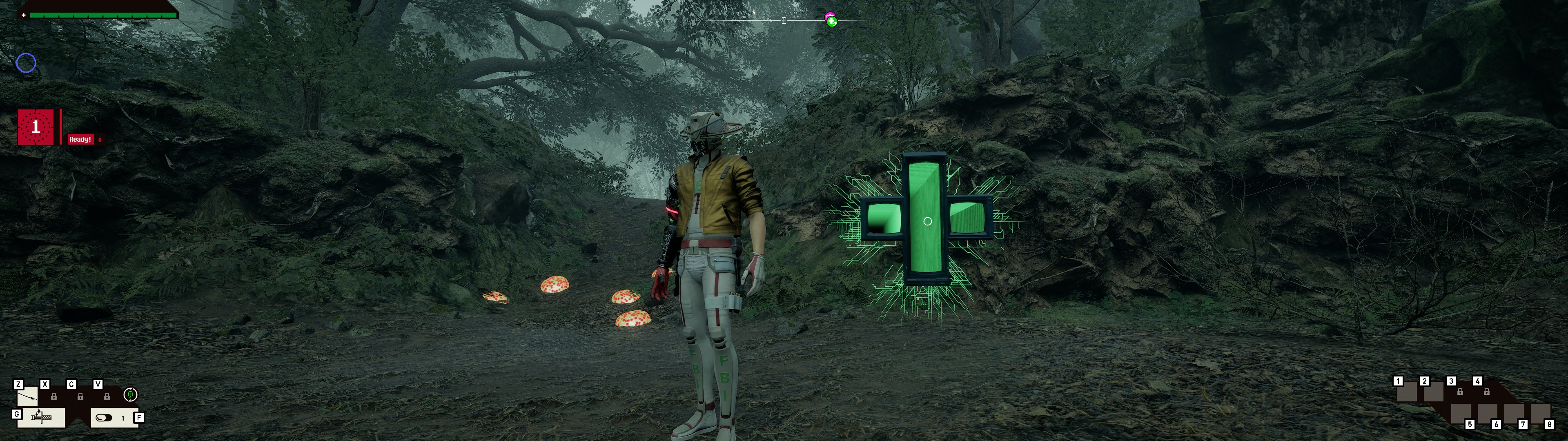This screenshot has width=1568, height=441.
Task: Click the green circular swap icon
Action: pos(130,395)
